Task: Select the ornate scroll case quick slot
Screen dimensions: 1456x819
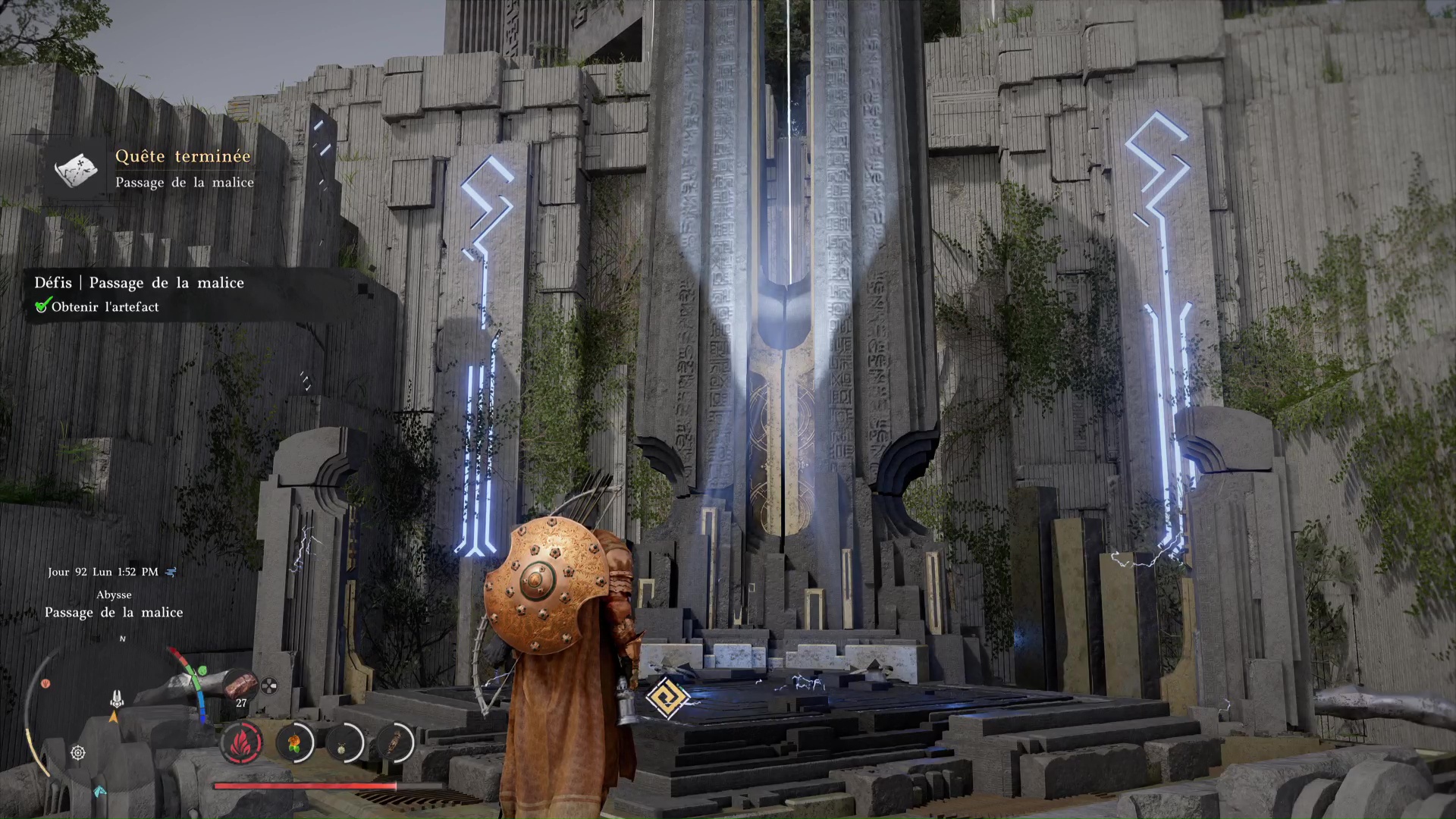Action: pyautogui.click(x=394, y=742)
